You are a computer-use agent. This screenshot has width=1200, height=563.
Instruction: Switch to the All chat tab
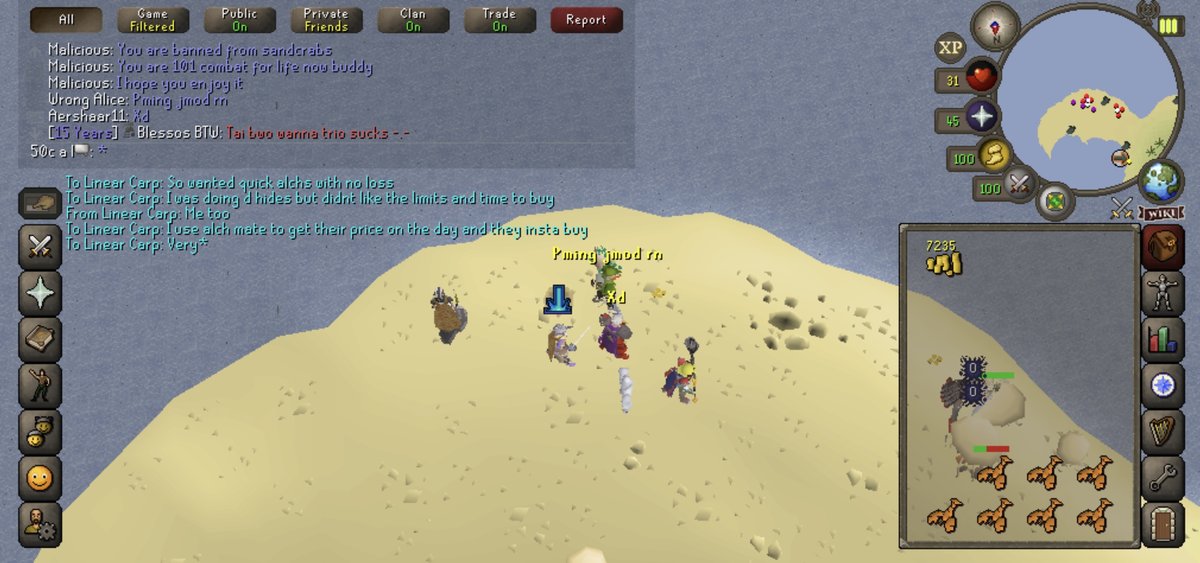tap(66, 19)
